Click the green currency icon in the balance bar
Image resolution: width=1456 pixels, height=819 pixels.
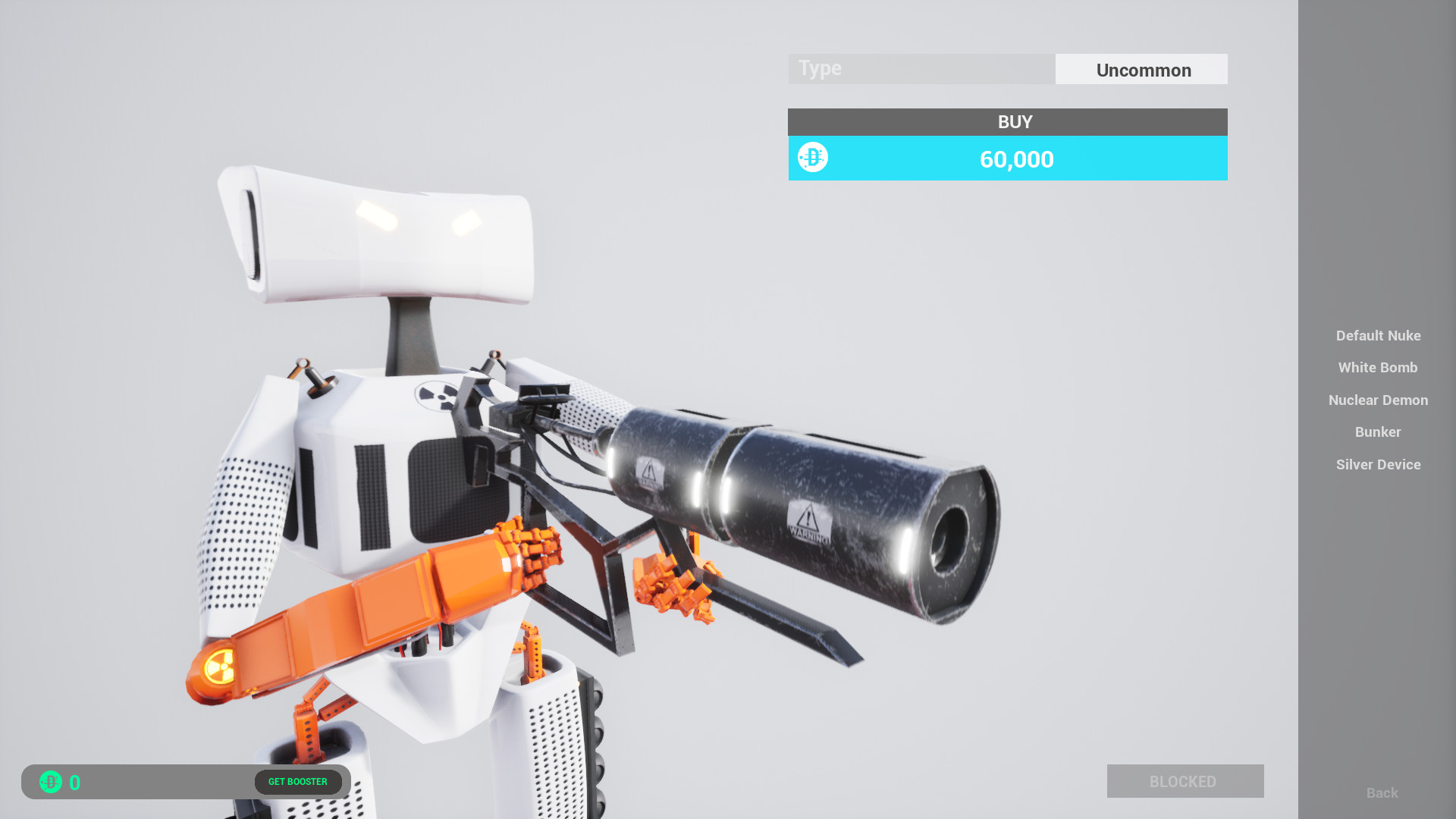[x=50, y=782]
